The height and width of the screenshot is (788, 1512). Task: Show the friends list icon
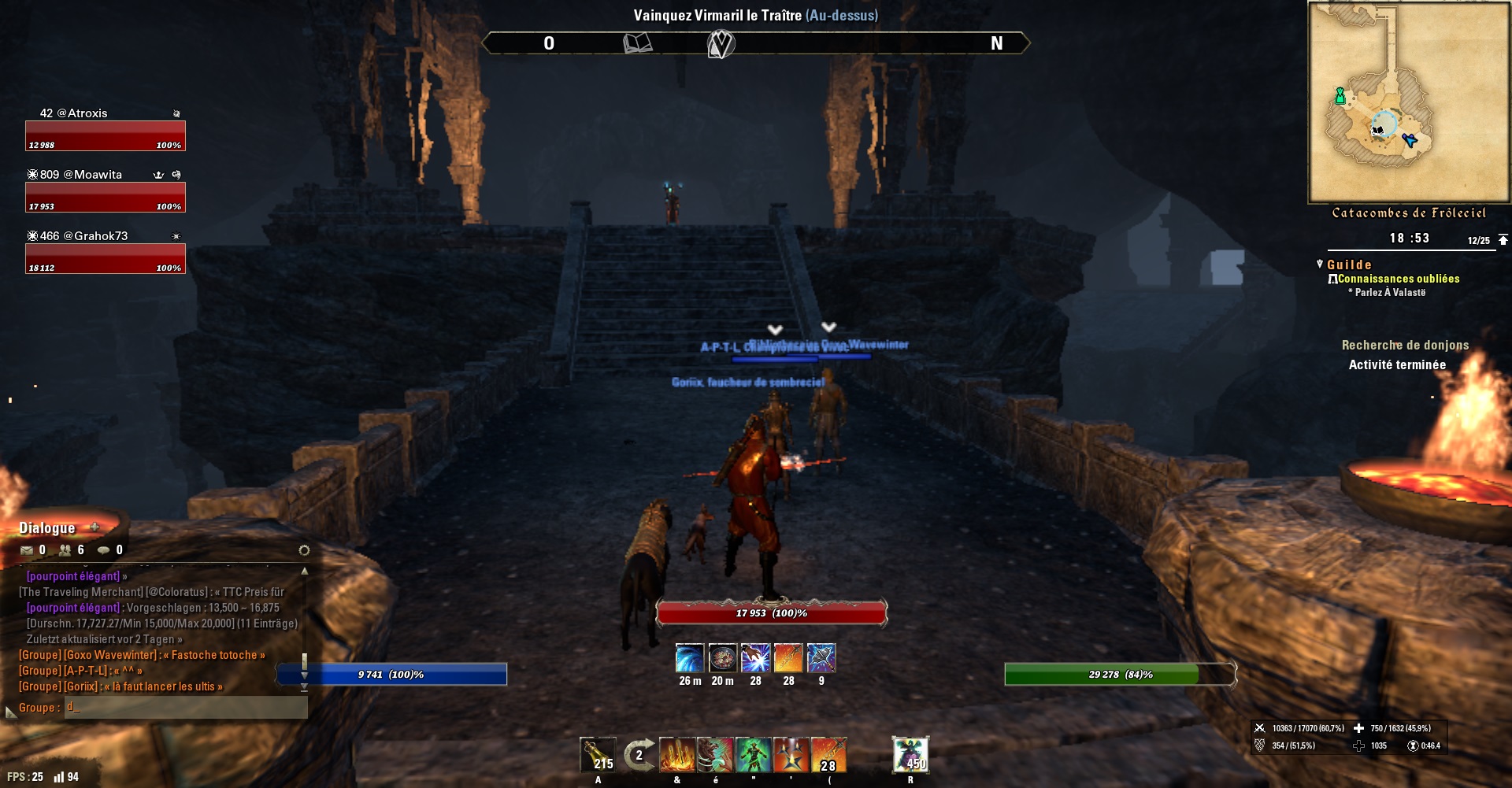65,550
